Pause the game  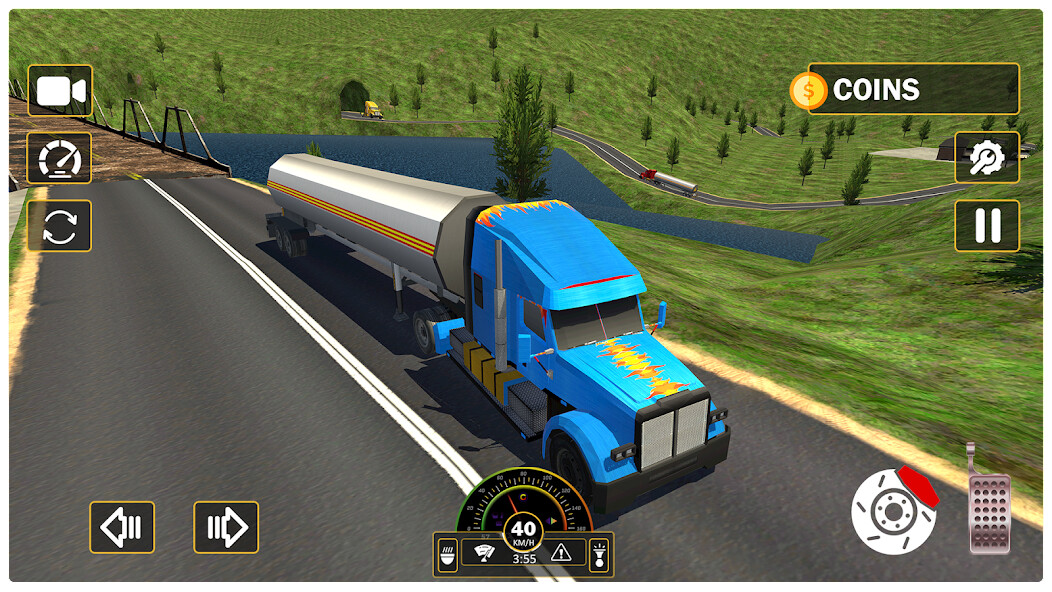[987, 225]
